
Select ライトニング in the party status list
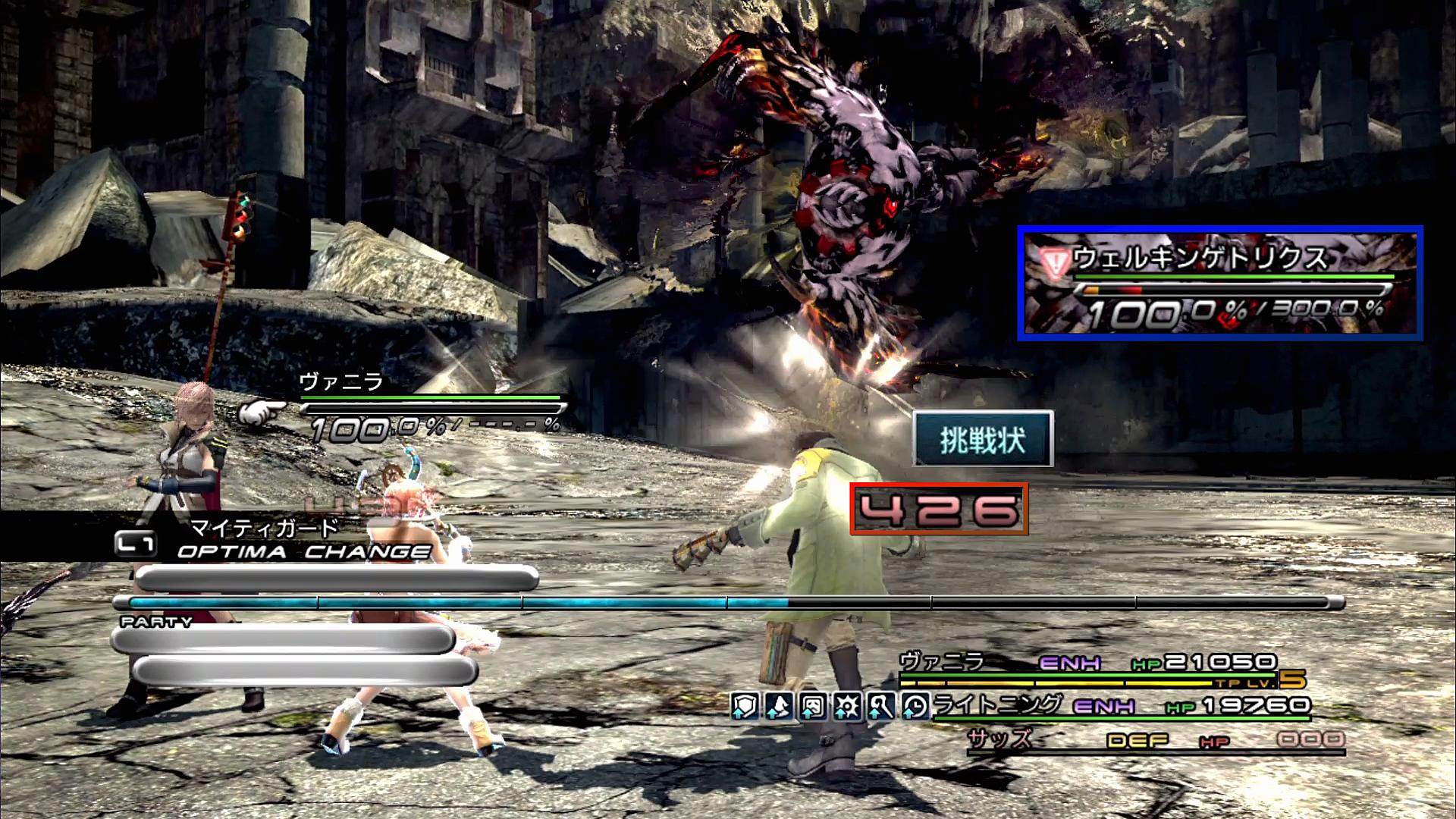pos(998,705)
